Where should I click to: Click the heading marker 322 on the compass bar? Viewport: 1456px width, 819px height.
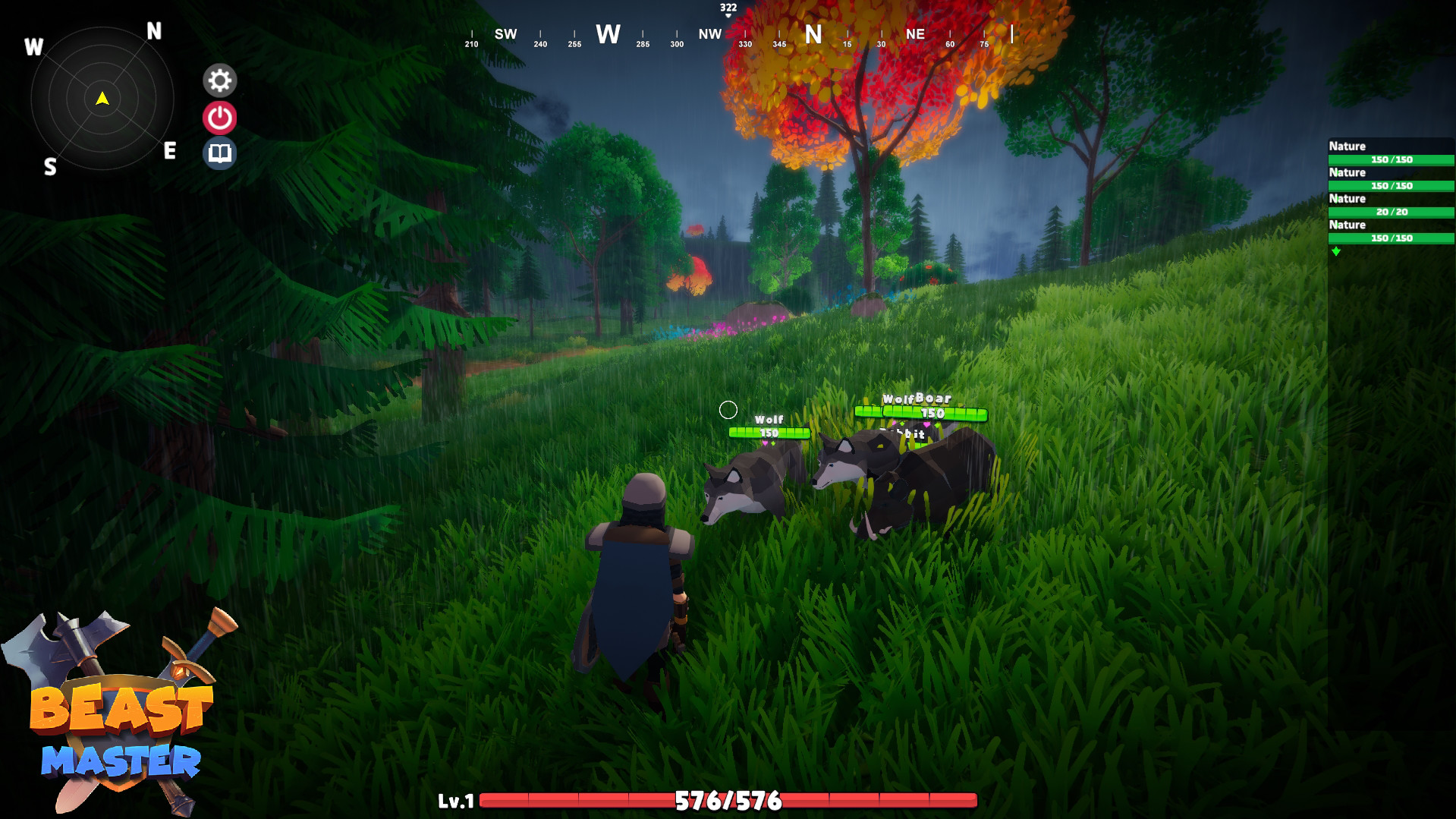(728, 8)
